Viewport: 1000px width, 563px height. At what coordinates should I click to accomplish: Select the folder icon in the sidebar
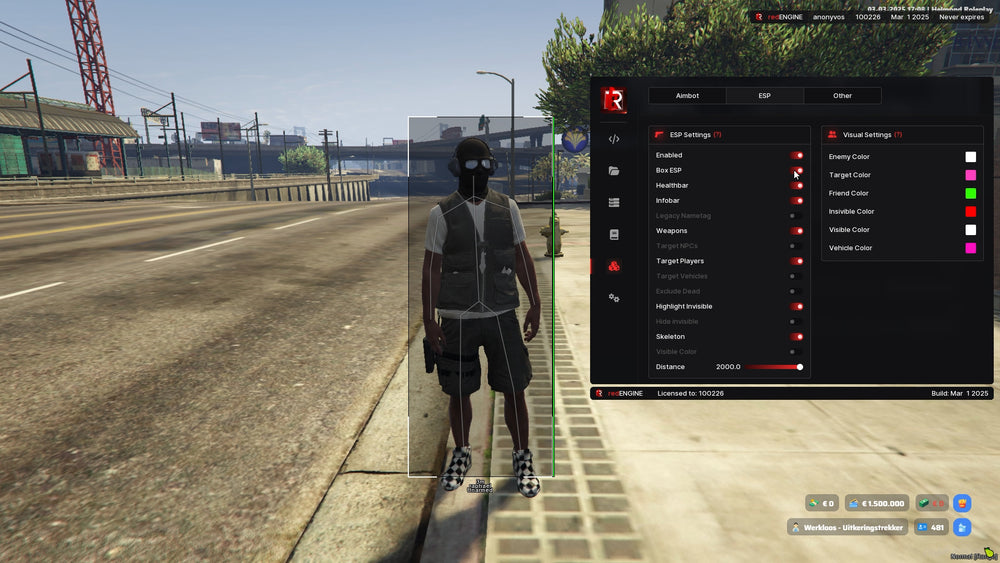(614, 171)
